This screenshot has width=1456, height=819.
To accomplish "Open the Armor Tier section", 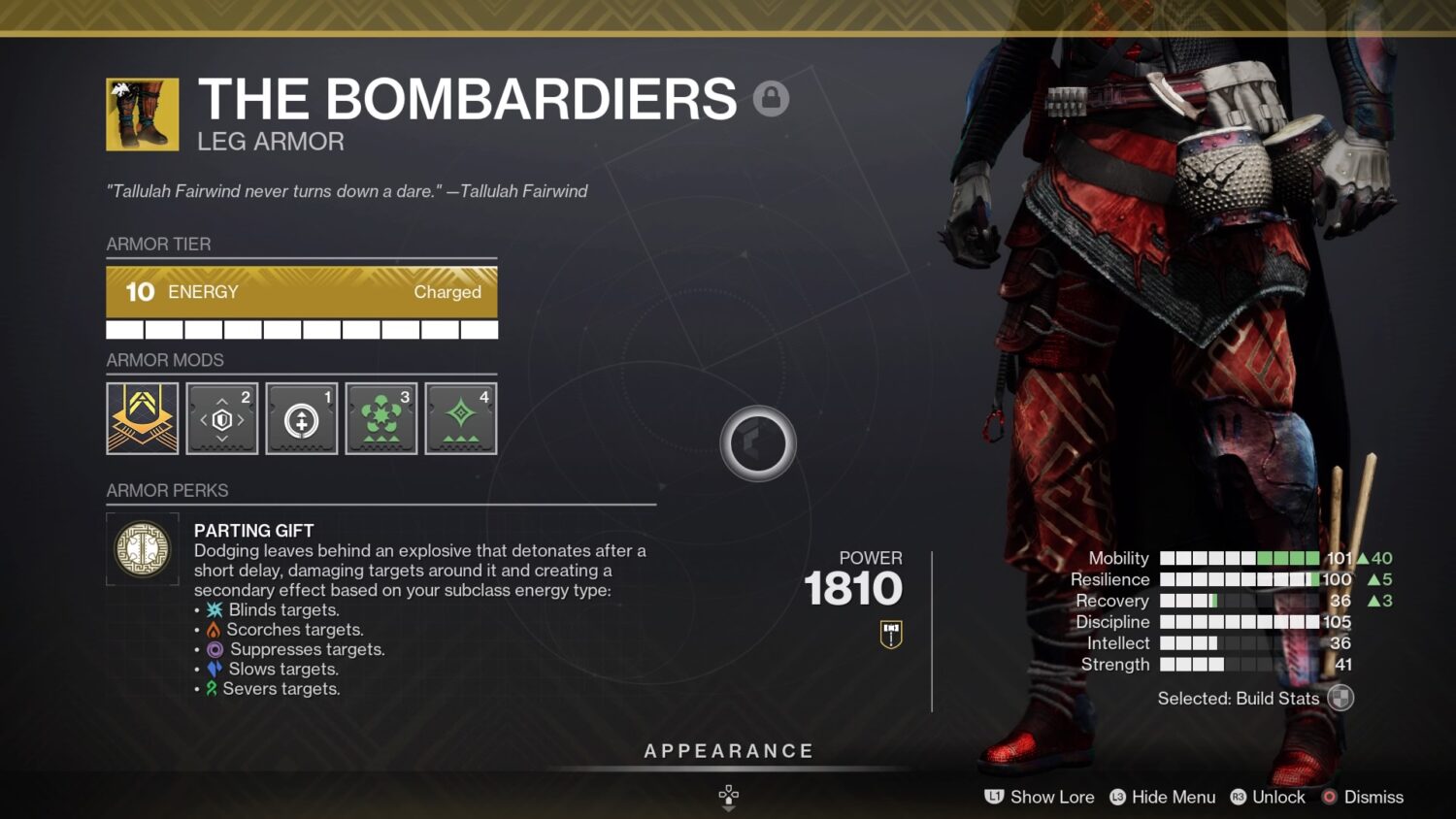I will click(x=158, y=245).
